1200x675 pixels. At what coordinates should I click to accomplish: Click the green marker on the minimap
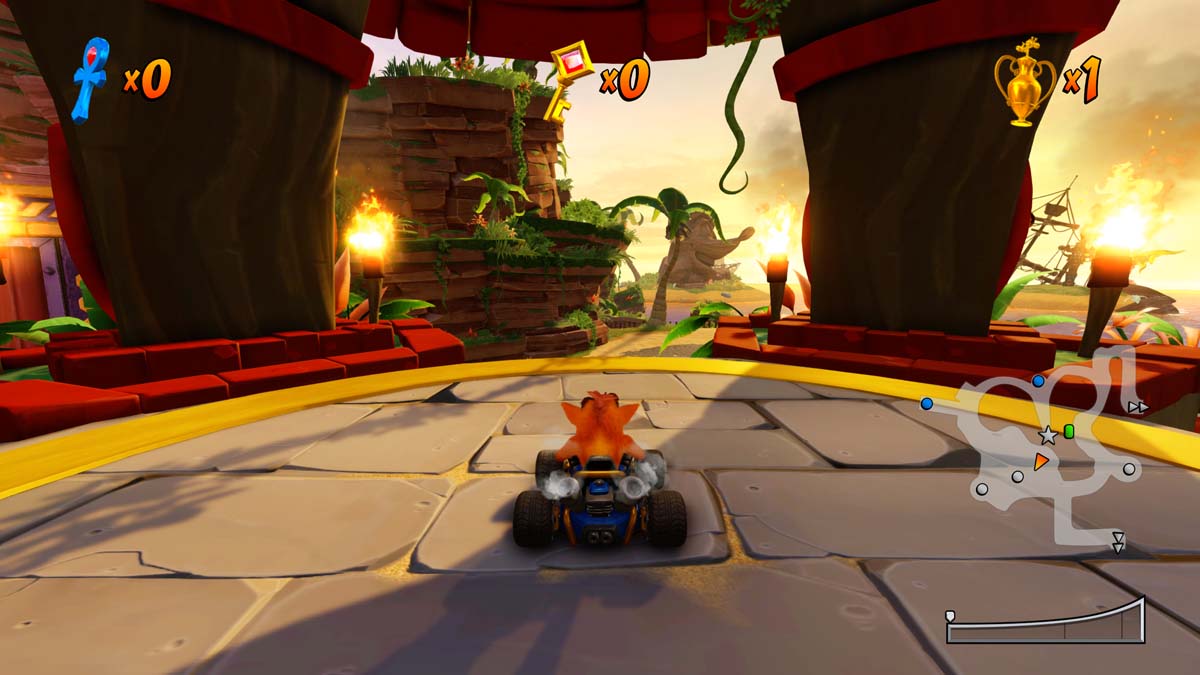coord(1069,431)
